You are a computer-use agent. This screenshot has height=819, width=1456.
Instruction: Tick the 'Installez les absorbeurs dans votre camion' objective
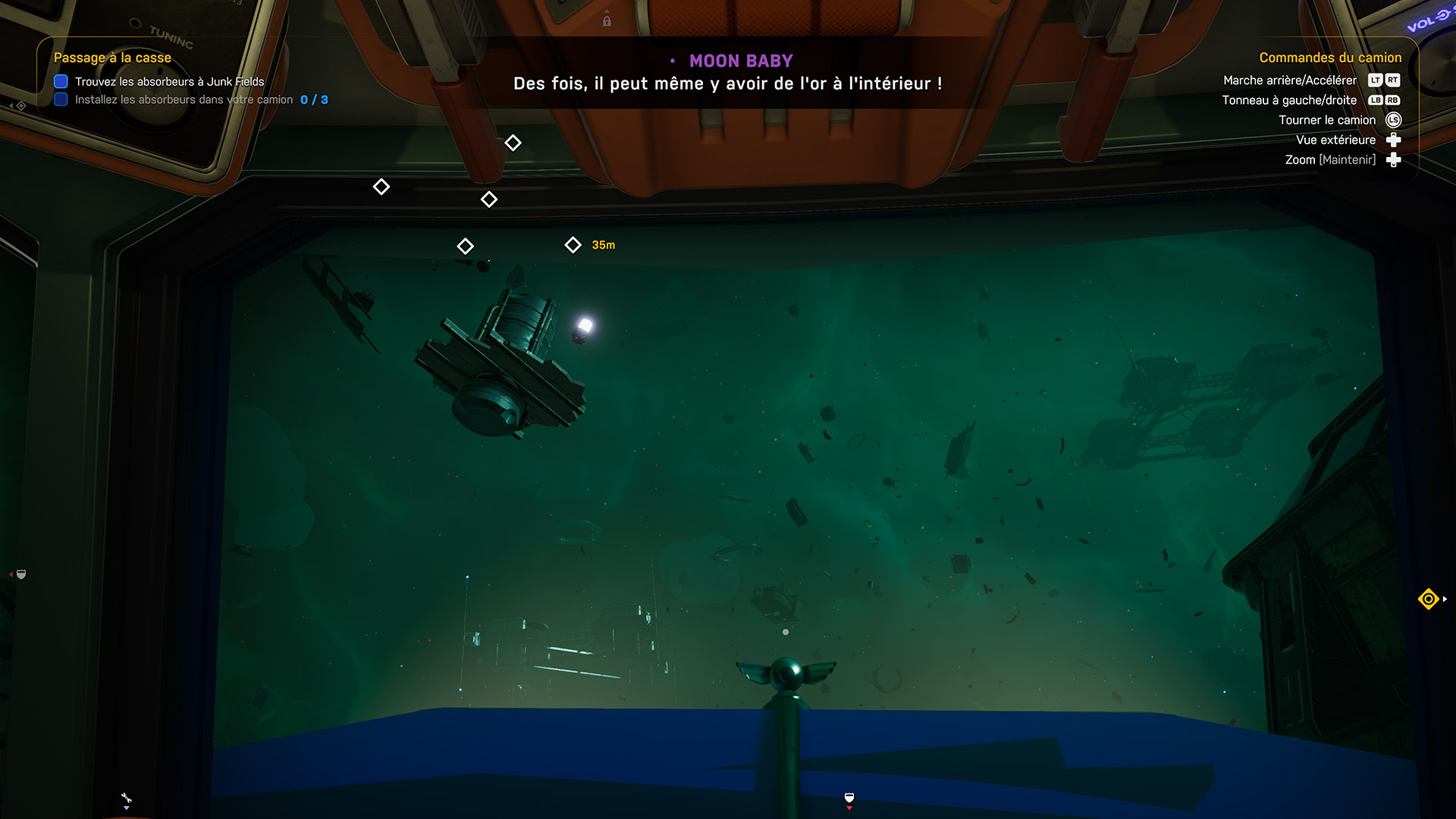[61, 100]
